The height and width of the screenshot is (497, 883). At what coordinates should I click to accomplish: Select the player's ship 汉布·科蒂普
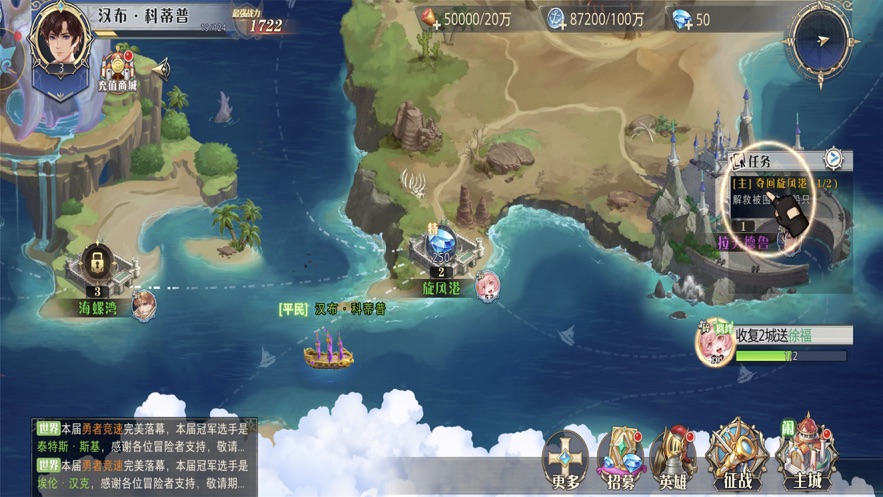click(329, 350)
